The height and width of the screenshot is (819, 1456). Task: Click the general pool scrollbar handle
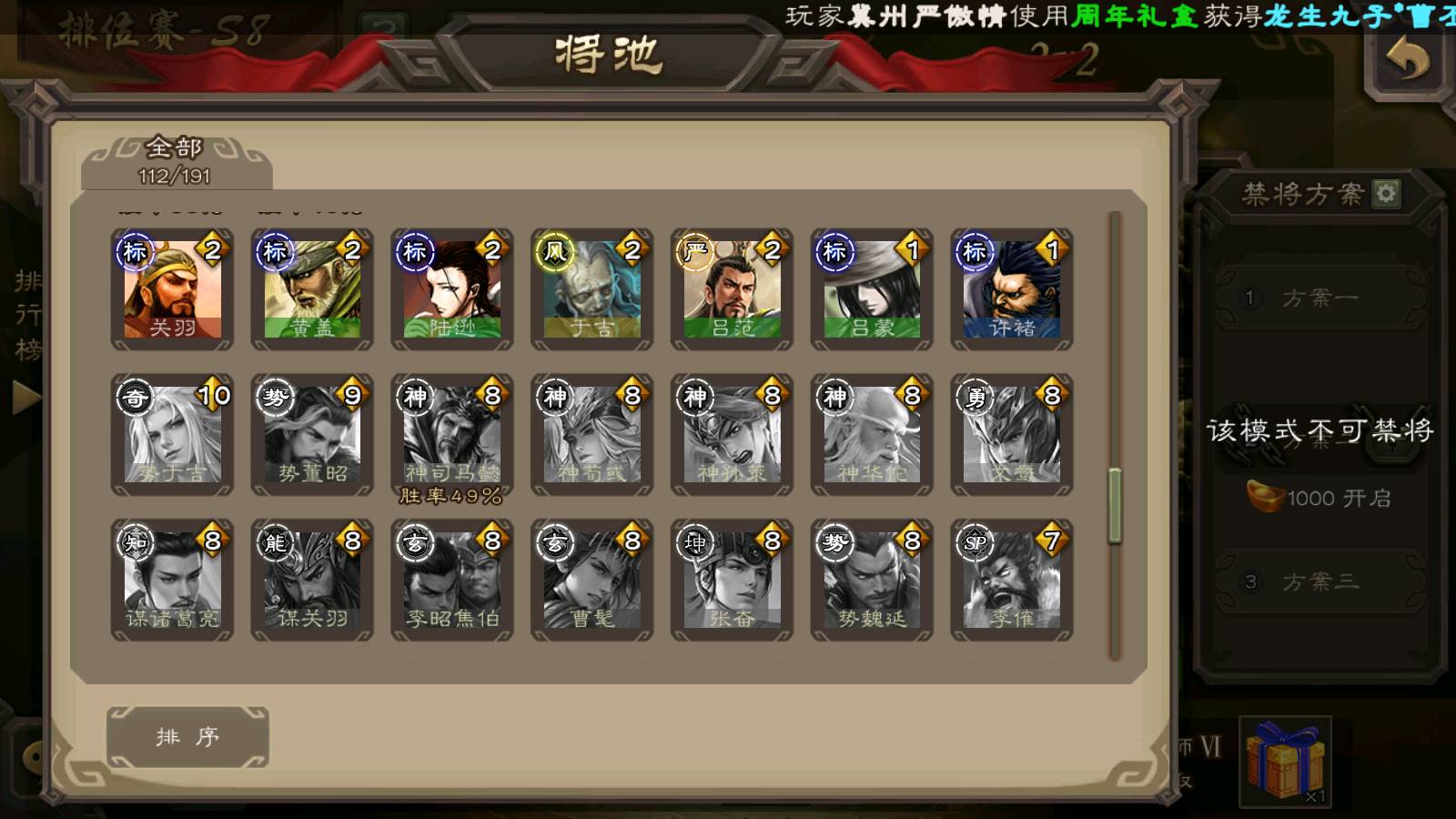pyautogui.click(x=1115, y=506)
